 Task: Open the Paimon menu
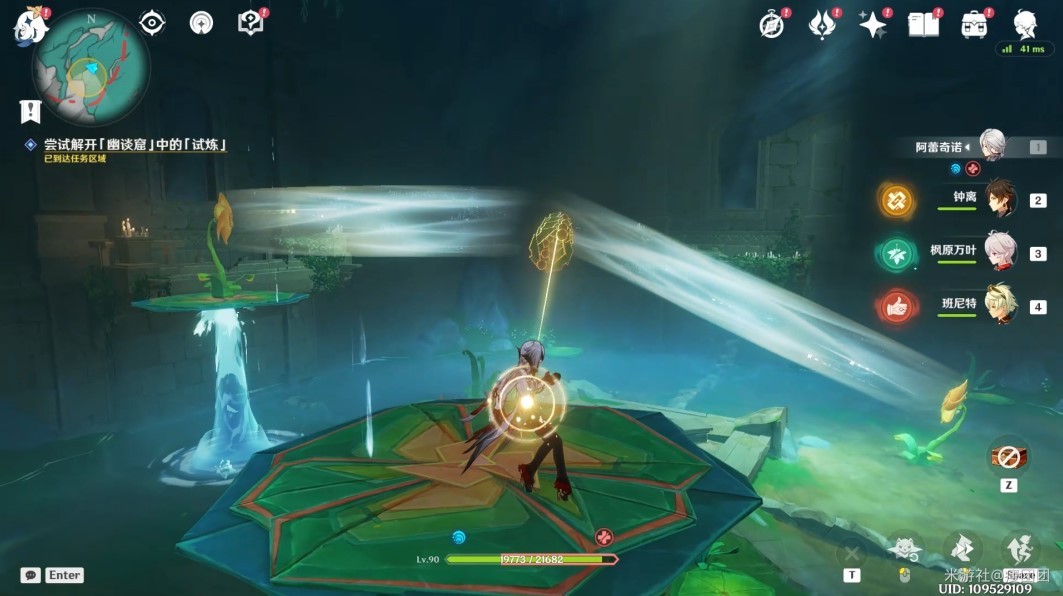(30, 26)
